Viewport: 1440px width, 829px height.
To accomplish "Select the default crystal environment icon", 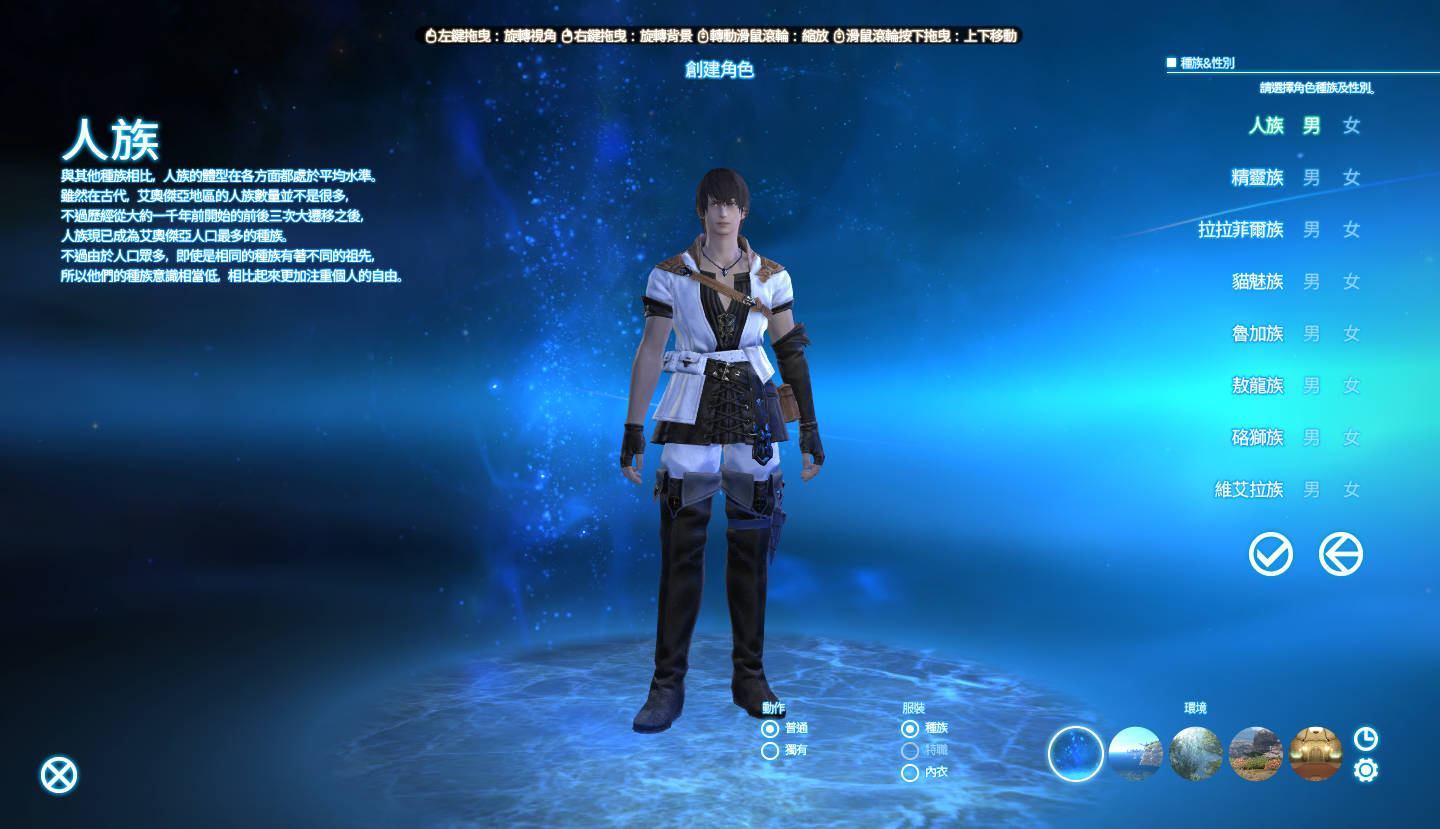I will (x=1075, y=754).
